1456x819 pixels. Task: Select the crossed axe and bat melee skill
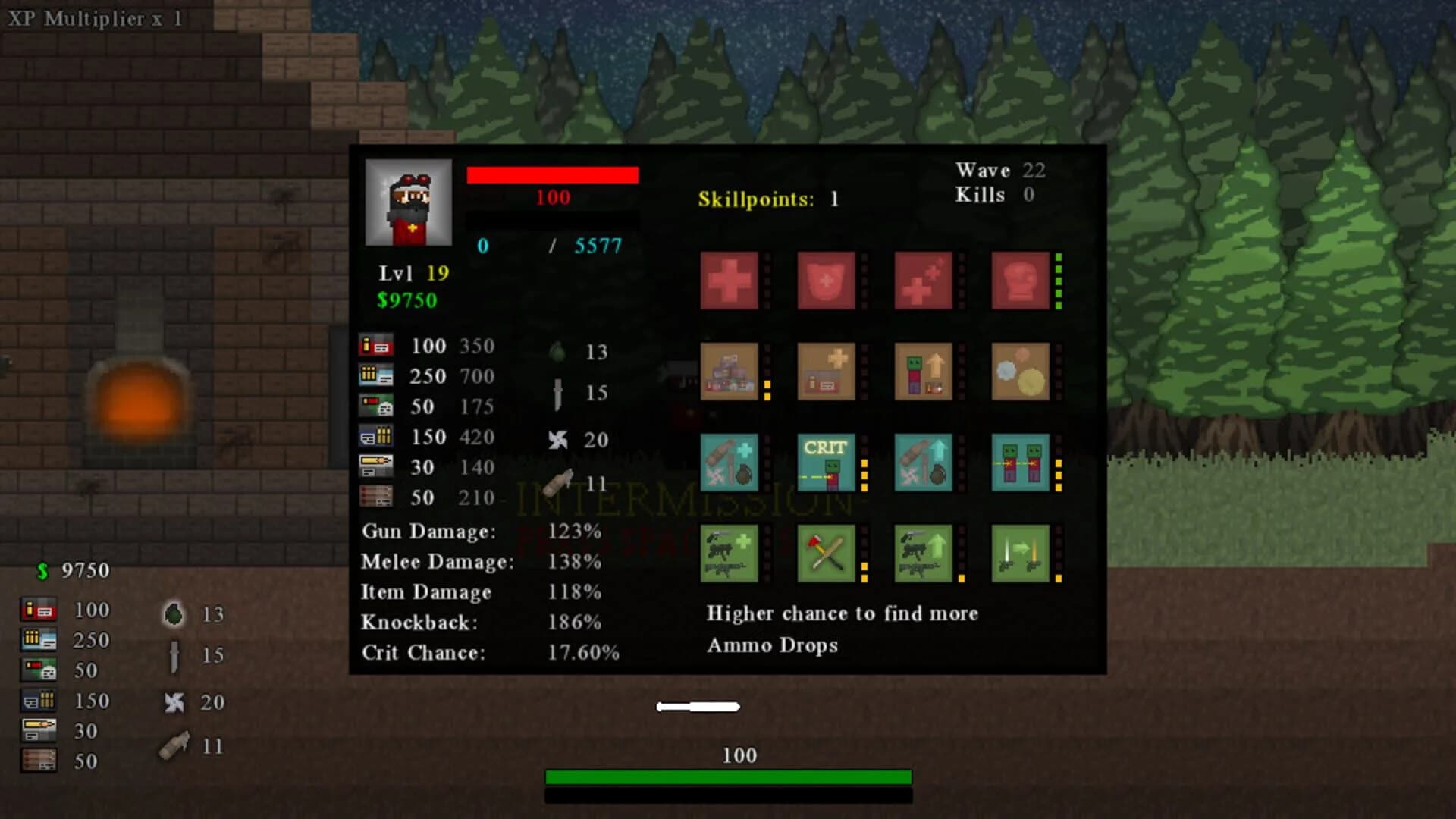827,554
